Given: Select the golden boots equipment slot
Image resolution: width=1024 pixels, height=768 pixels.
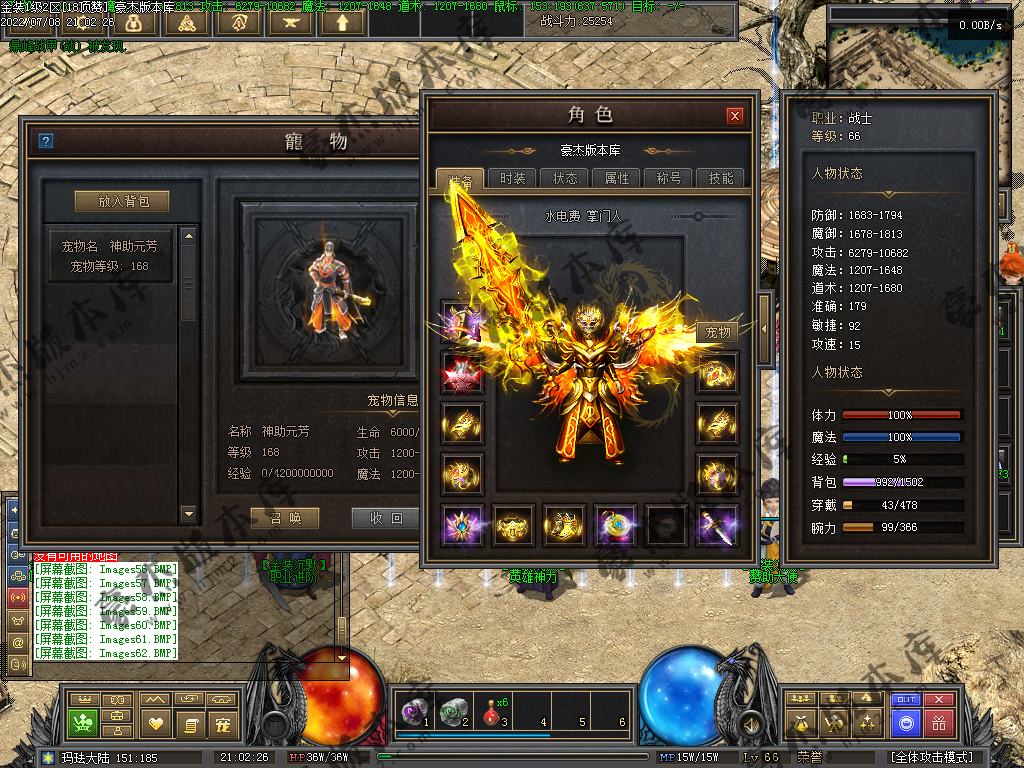Looking at the screenshot, I should tap(564, 525).
